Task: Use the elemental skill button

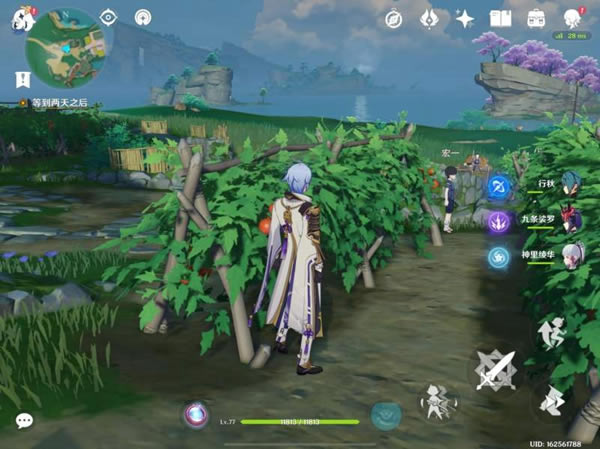Action: (436, 401)
